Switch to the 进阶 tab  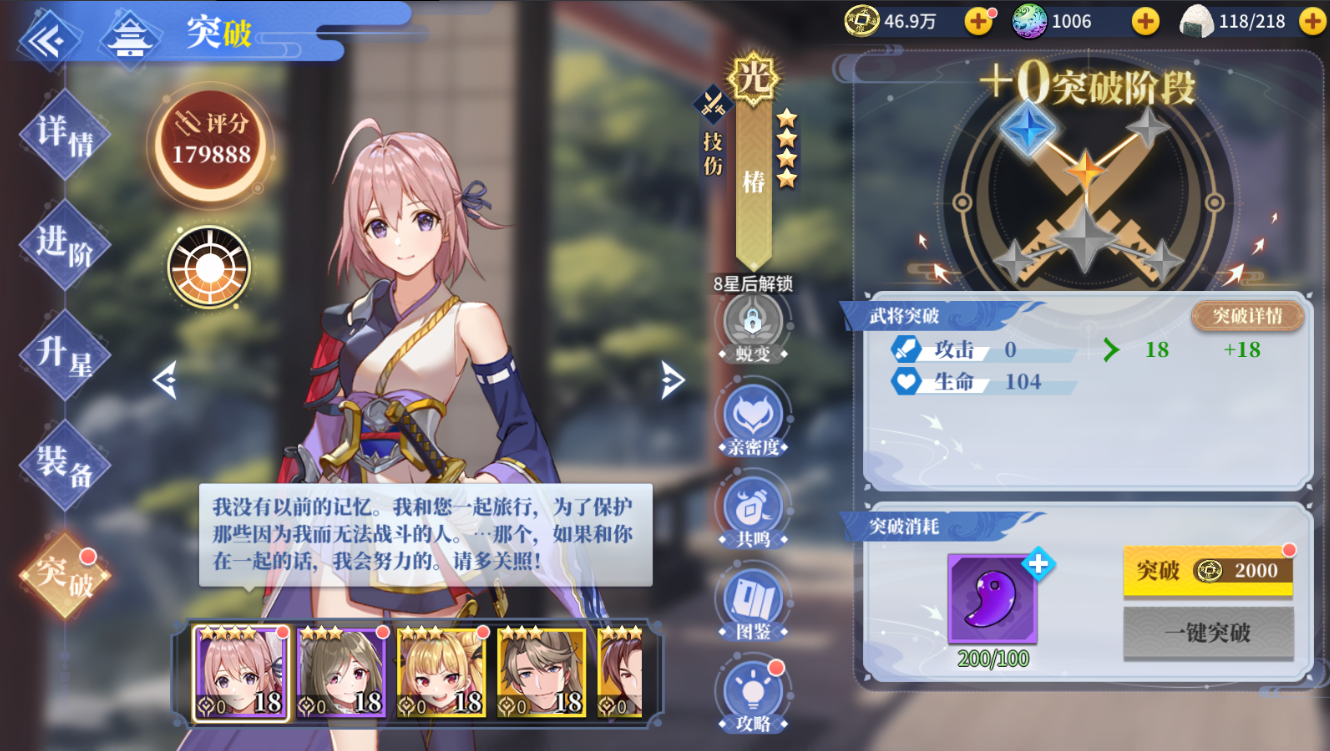(65, 244)
